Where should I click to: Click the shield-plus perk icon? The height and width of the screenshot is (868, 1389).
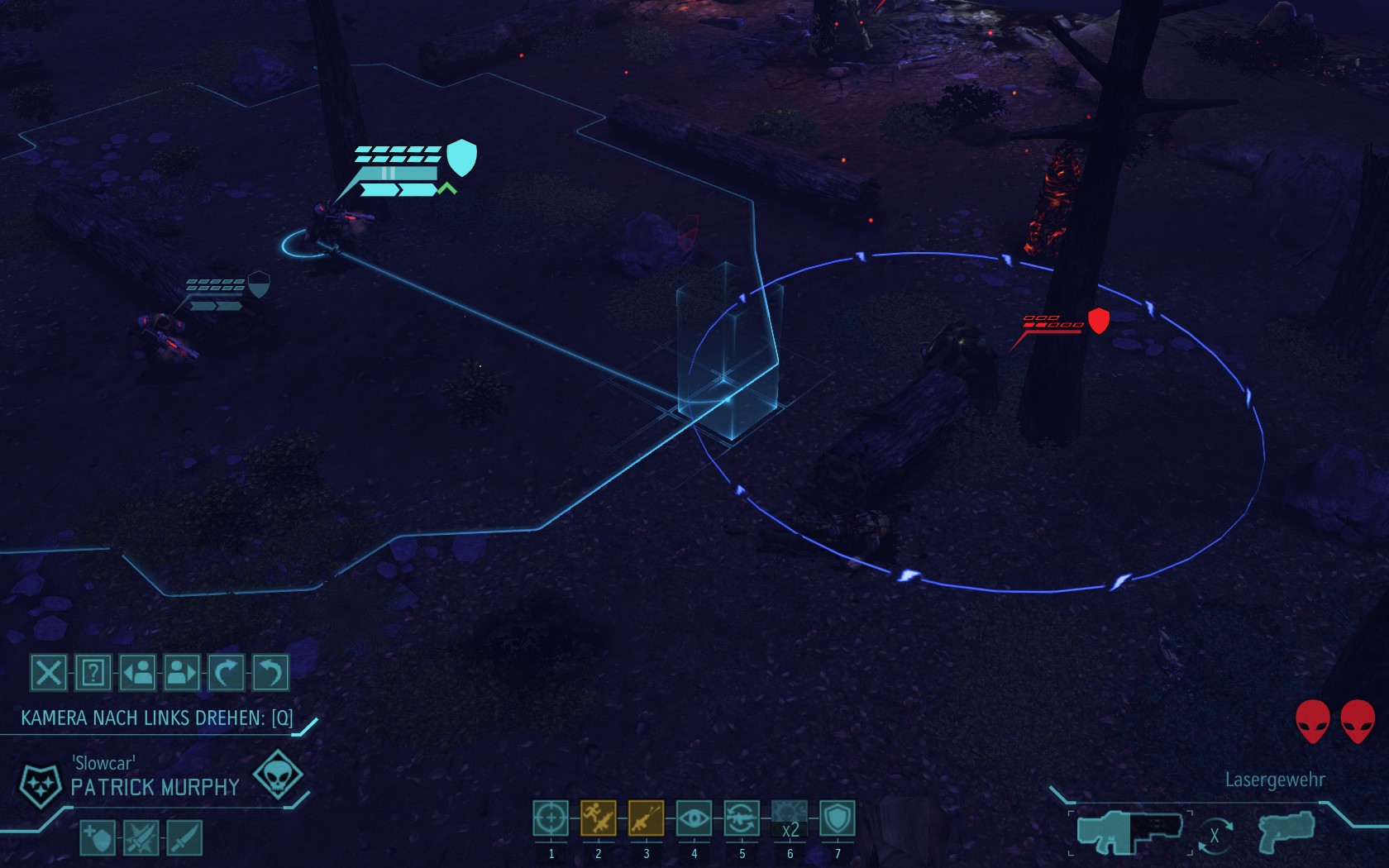tap(98, 838)
